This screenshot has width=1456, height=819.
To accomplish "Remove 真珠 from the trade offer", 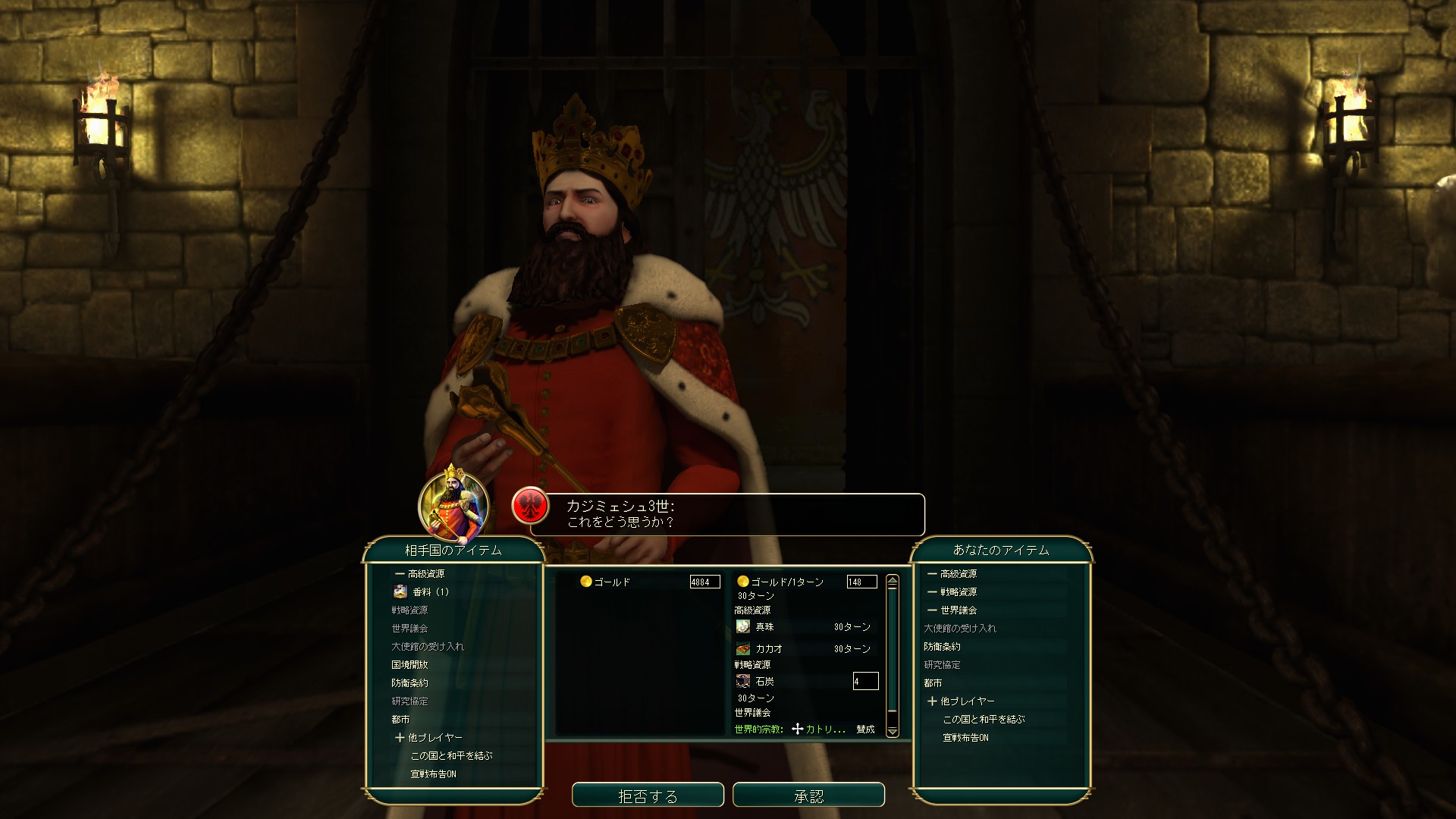I will click(x=764, y=627).
